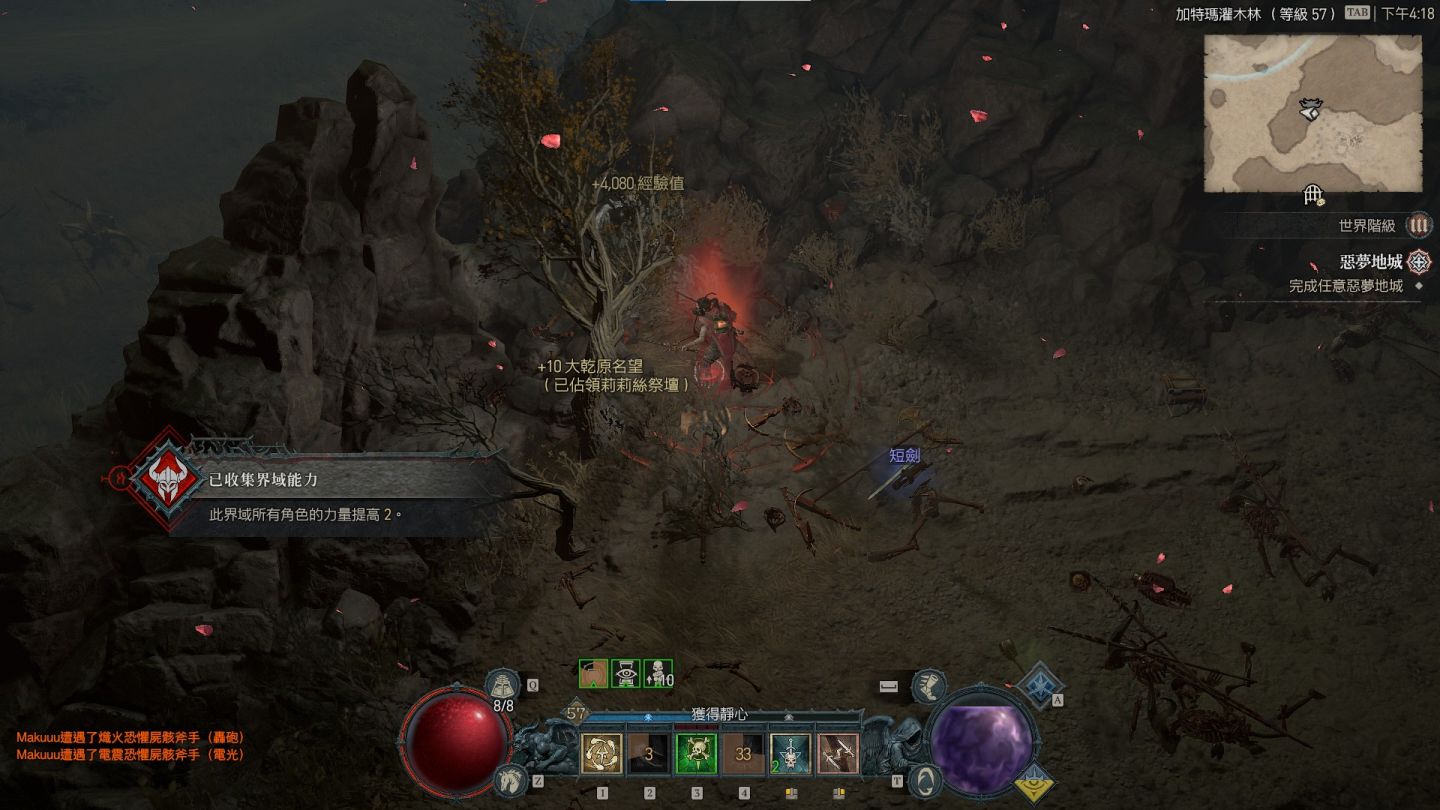
Task: Select the skill slot showing cooldown 3
Action: (649, 754)
